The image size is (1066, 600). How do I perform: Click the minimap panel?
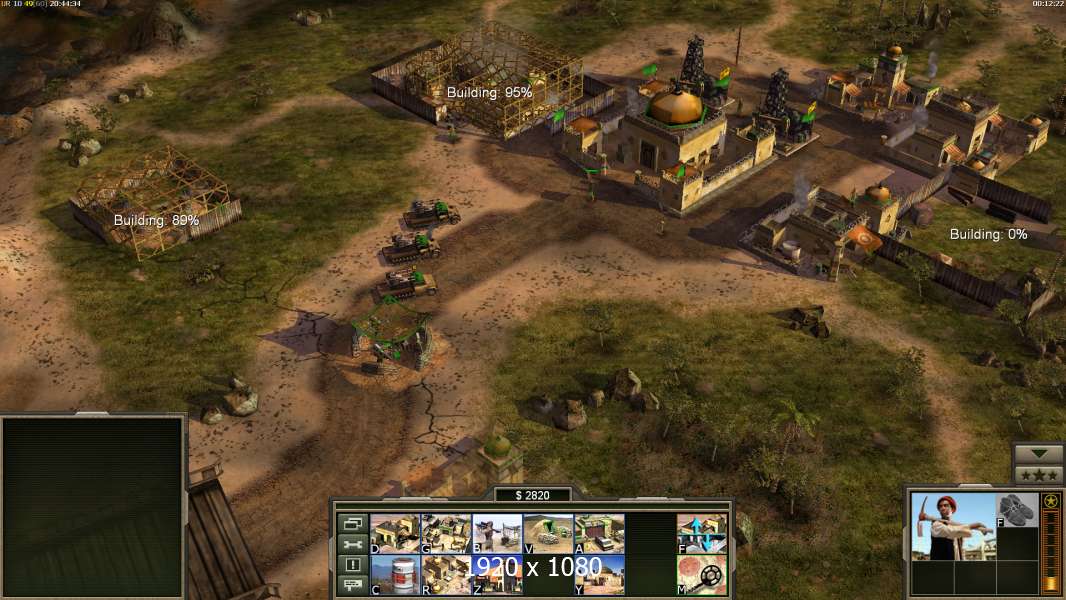click(x=93, y=507)
